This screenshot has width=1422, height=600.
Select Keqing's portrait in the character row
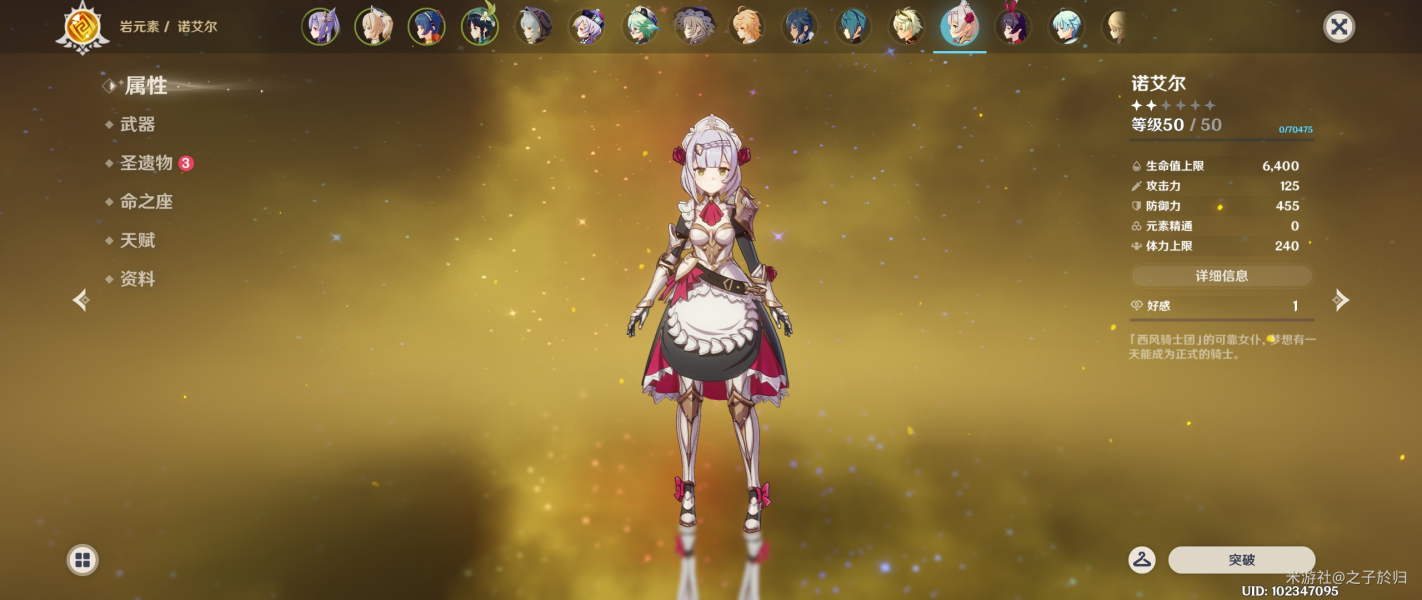320,27
